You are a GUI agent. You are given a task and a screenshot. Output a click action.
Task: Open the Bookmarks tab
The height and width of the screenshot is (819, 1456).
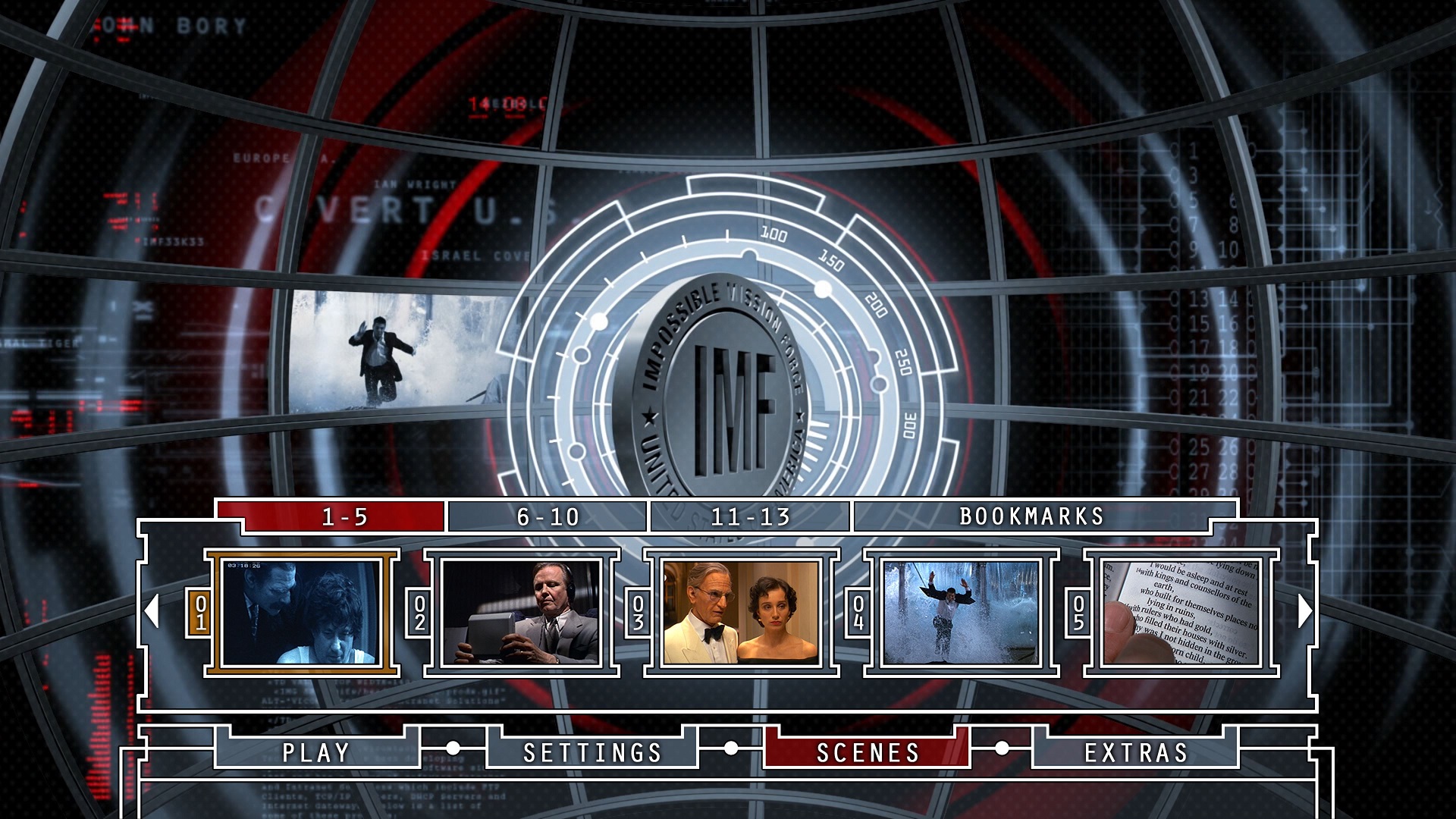(1031, 516)
